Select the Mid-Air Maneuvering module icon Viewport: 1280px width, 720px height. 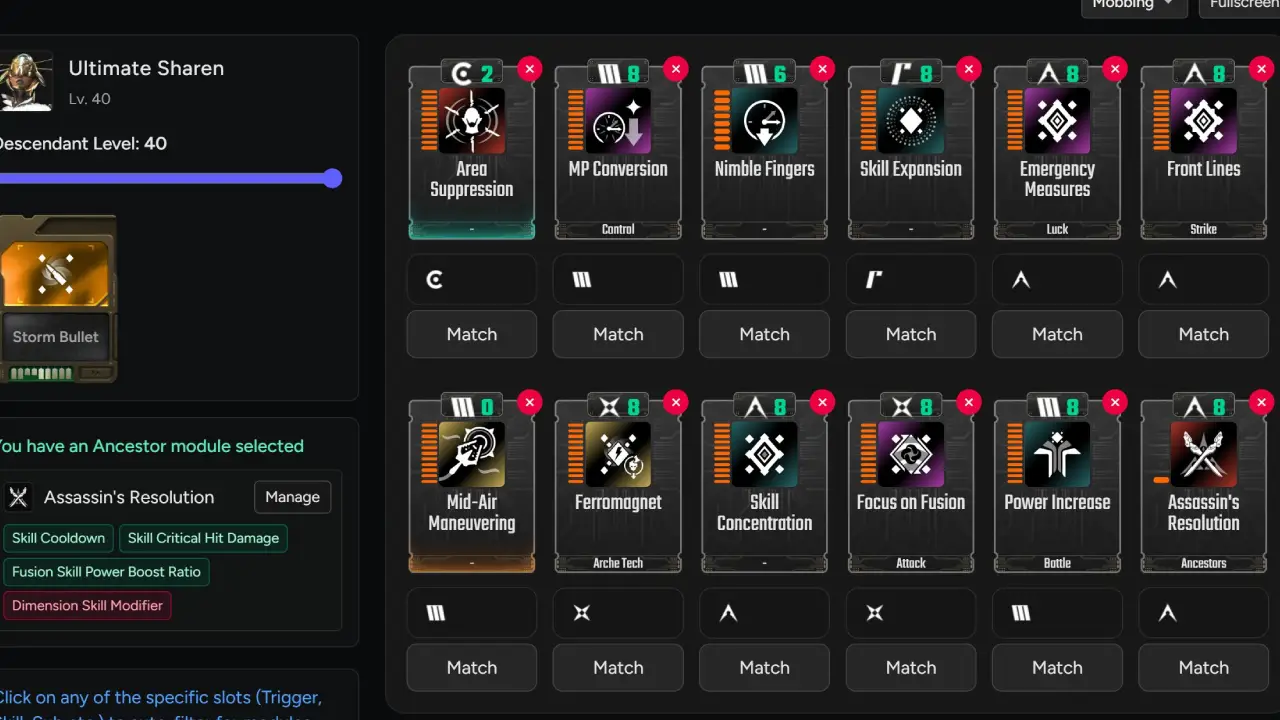tap(471, 455)
